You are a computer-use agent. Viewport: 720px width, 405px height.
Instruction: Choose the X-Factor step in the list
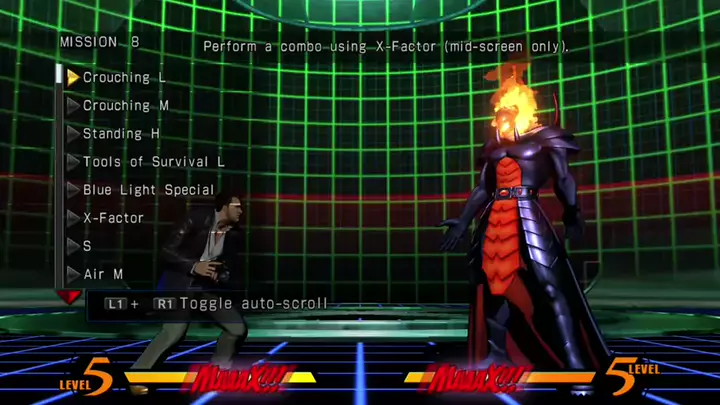coord(113,217)
